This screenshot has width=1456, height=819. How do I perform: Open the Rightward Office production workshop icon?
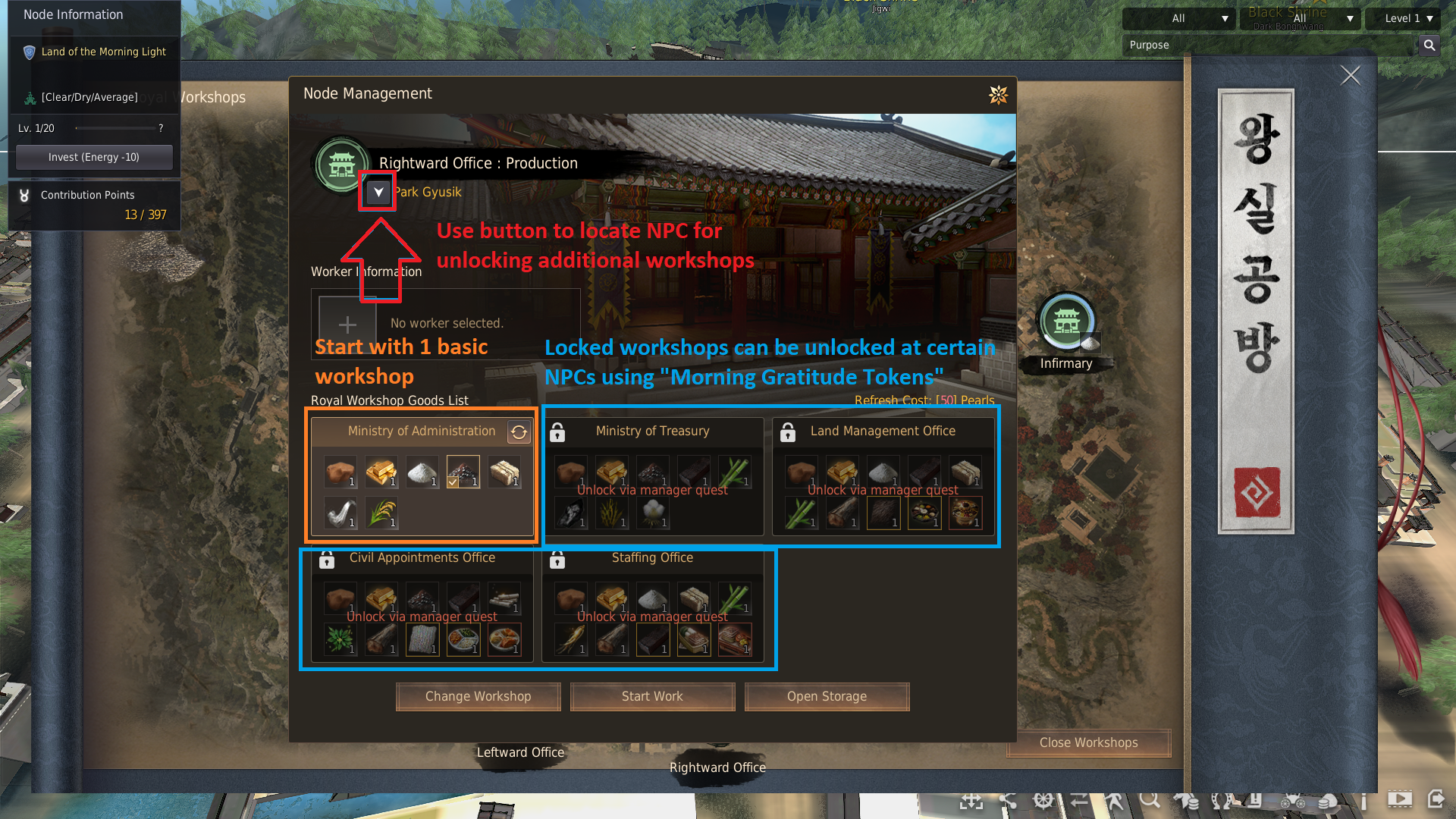pos(341,164)
